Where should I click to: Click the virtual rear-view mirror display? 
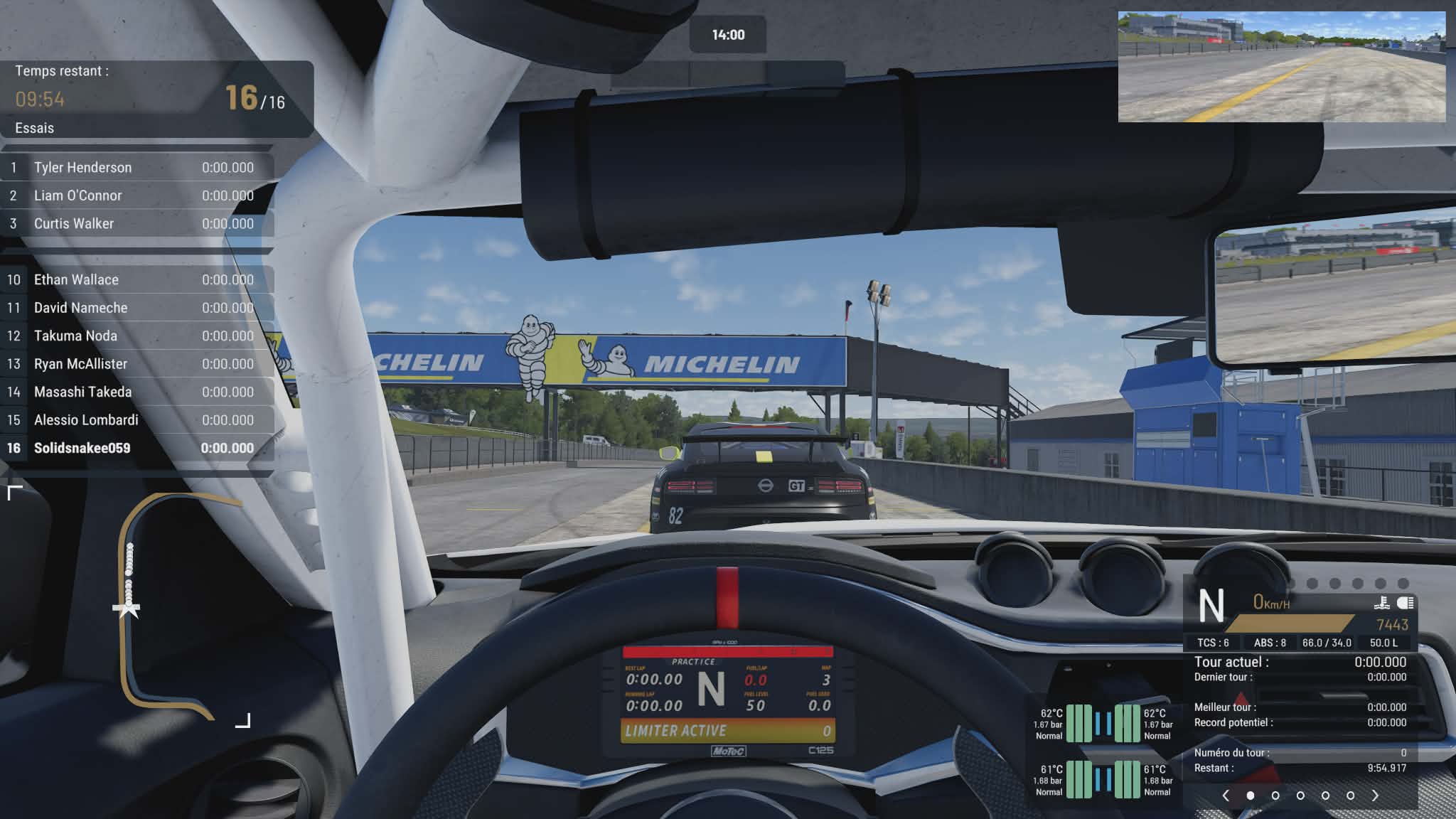point(1281,67)
